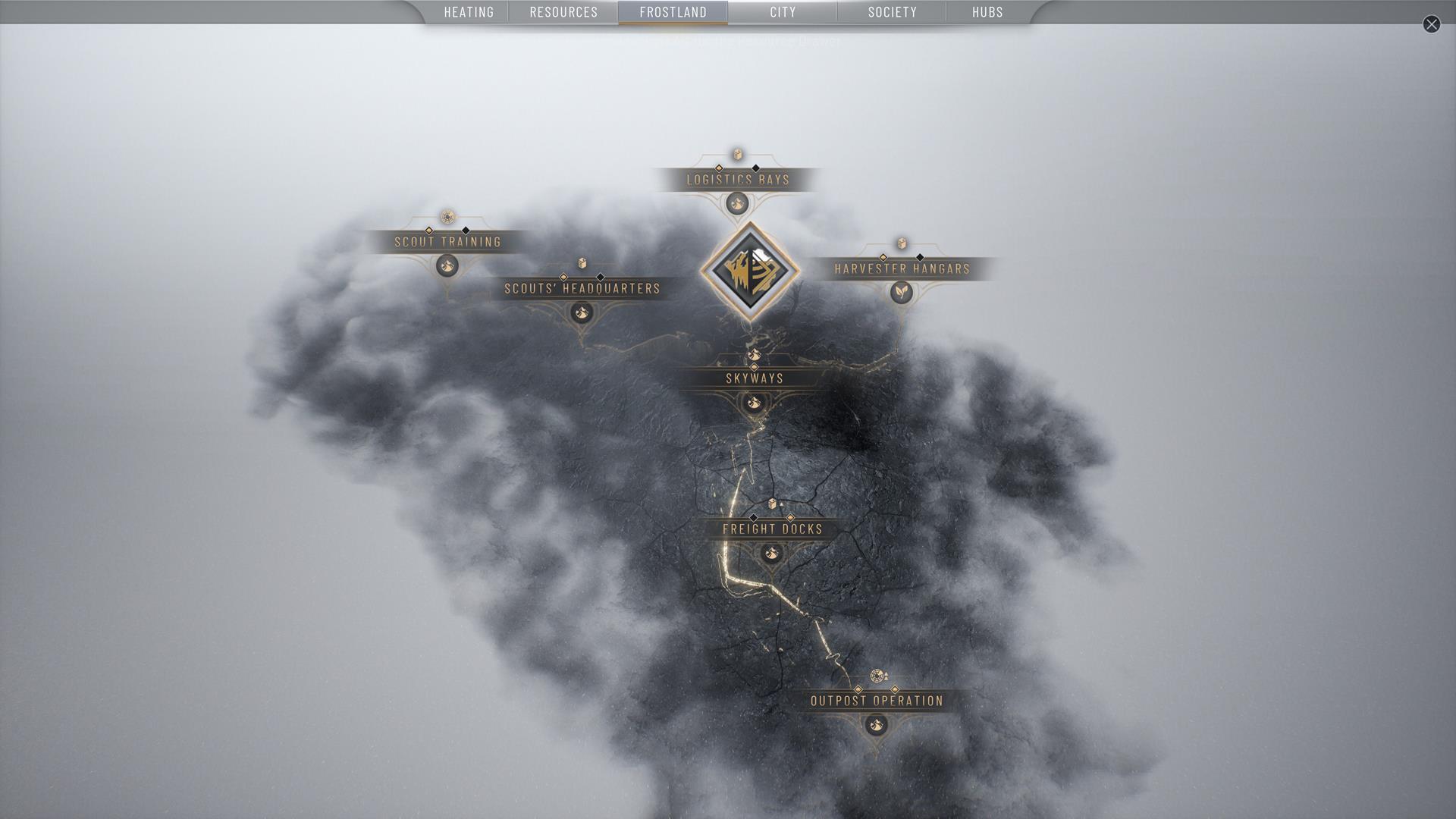
Task: Switch to the Heating tab
Action: pos(469,12)
